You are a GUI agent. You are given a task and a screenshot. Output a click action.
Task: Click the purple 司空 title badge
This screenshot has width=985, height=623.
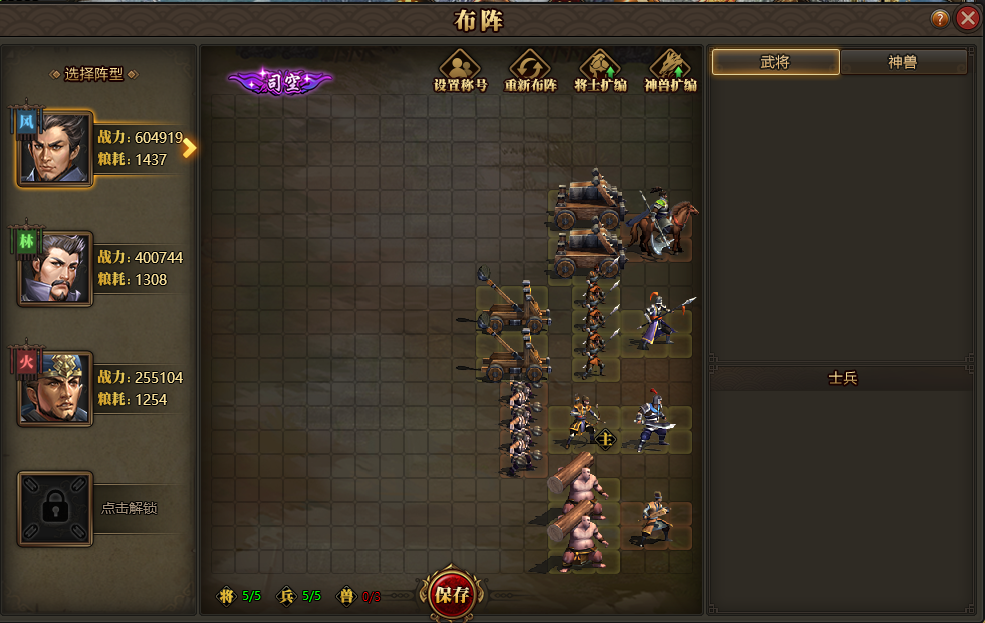click(280, 82)
